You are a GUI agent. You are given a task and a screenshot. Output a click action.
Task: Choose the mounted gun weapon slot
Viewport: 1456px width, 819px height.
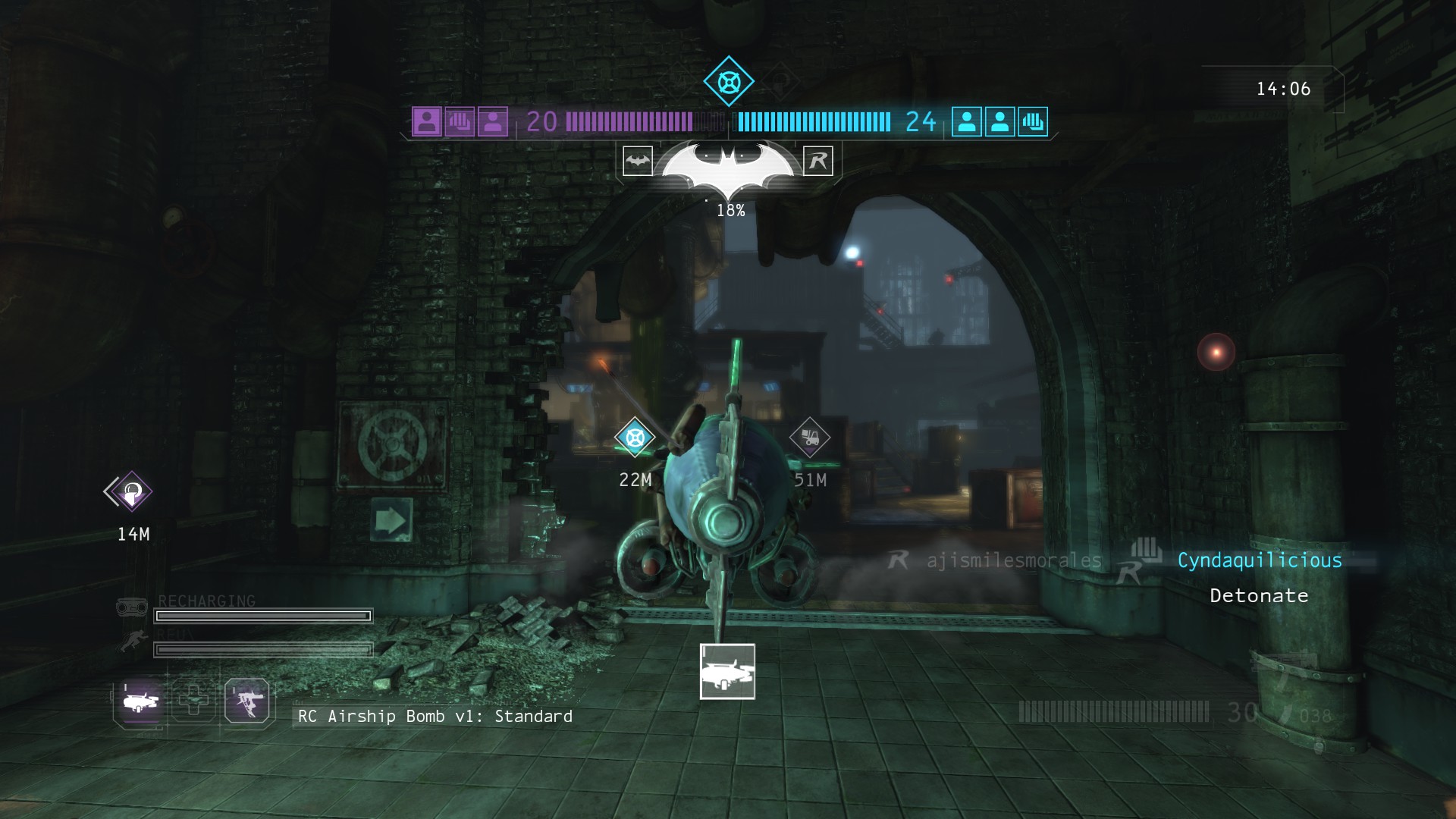click(247, 701)
